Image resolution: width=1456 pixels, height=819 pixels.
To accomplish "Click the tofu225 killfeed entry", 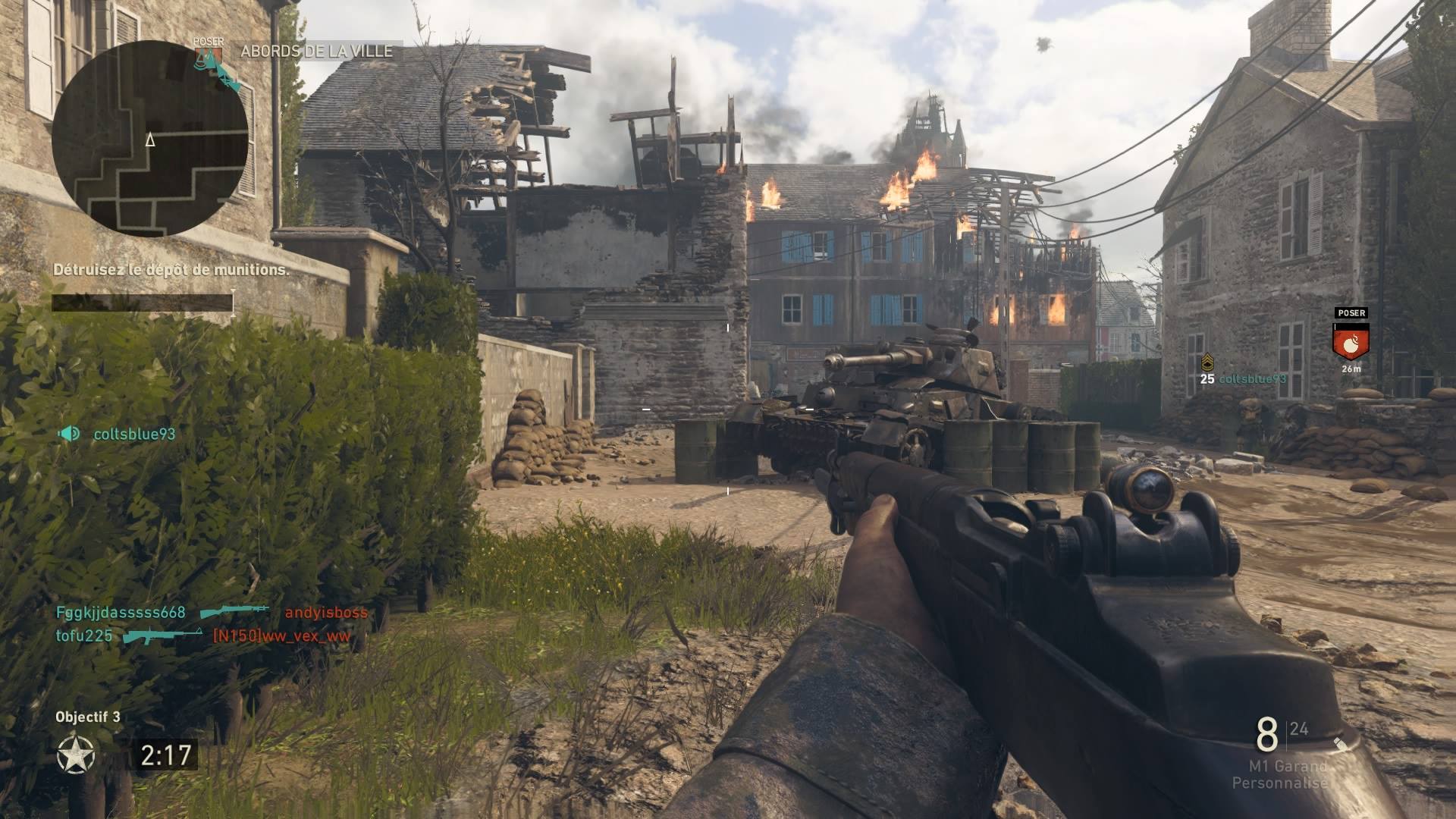I will pyautogui.click(x=84, y=635).
